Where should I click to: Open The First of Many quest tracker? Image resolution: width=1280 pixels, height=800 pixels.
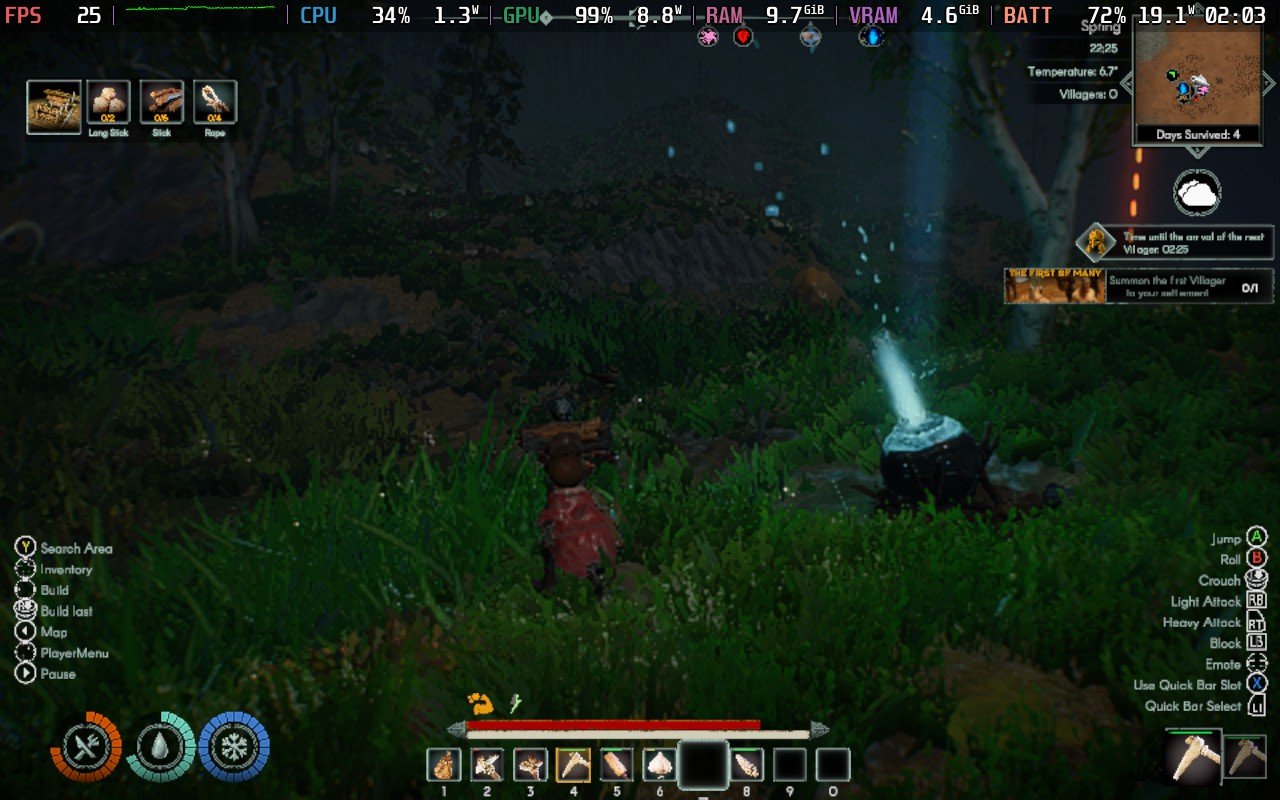point(1139,286)
